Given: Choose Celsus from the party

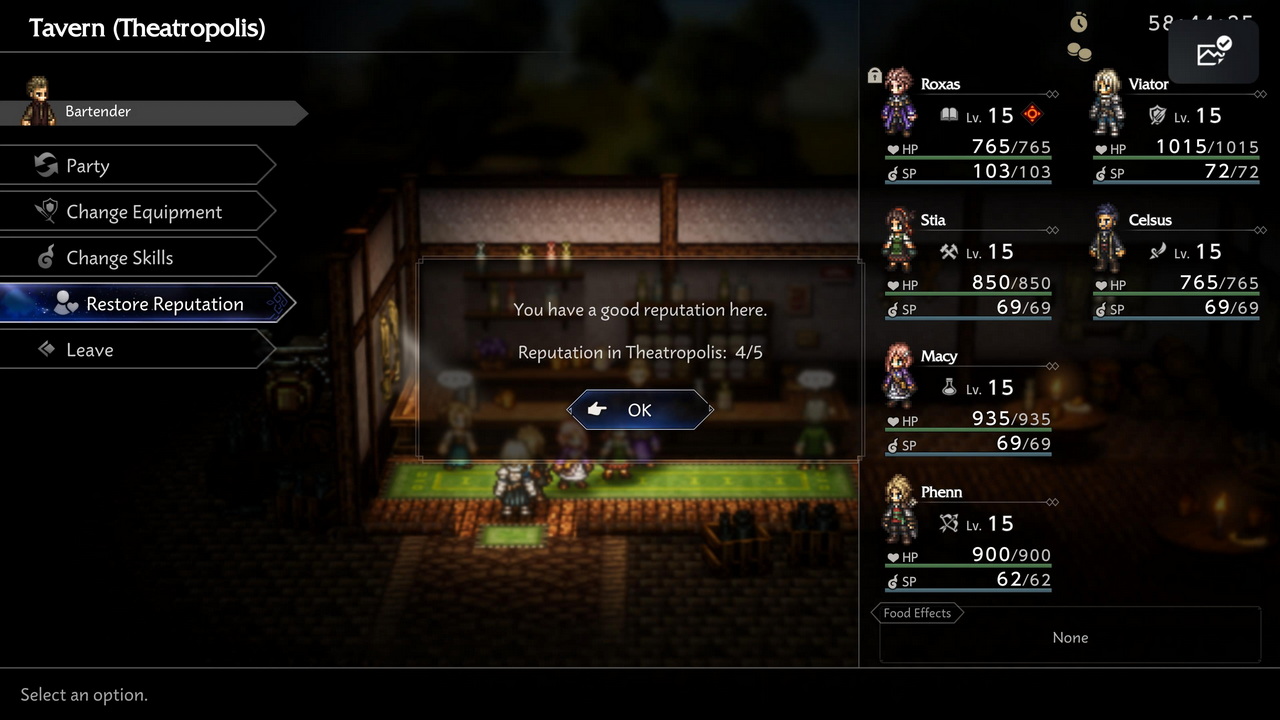Looking at the screenshot, I should click(x=1175, y=264).
